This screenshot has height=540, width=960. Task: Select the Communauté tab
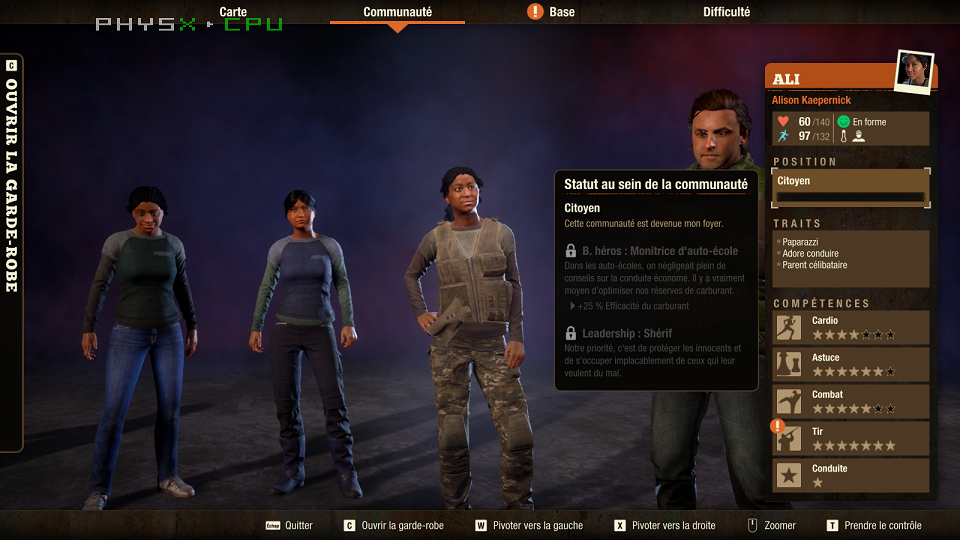click(397, 12)
